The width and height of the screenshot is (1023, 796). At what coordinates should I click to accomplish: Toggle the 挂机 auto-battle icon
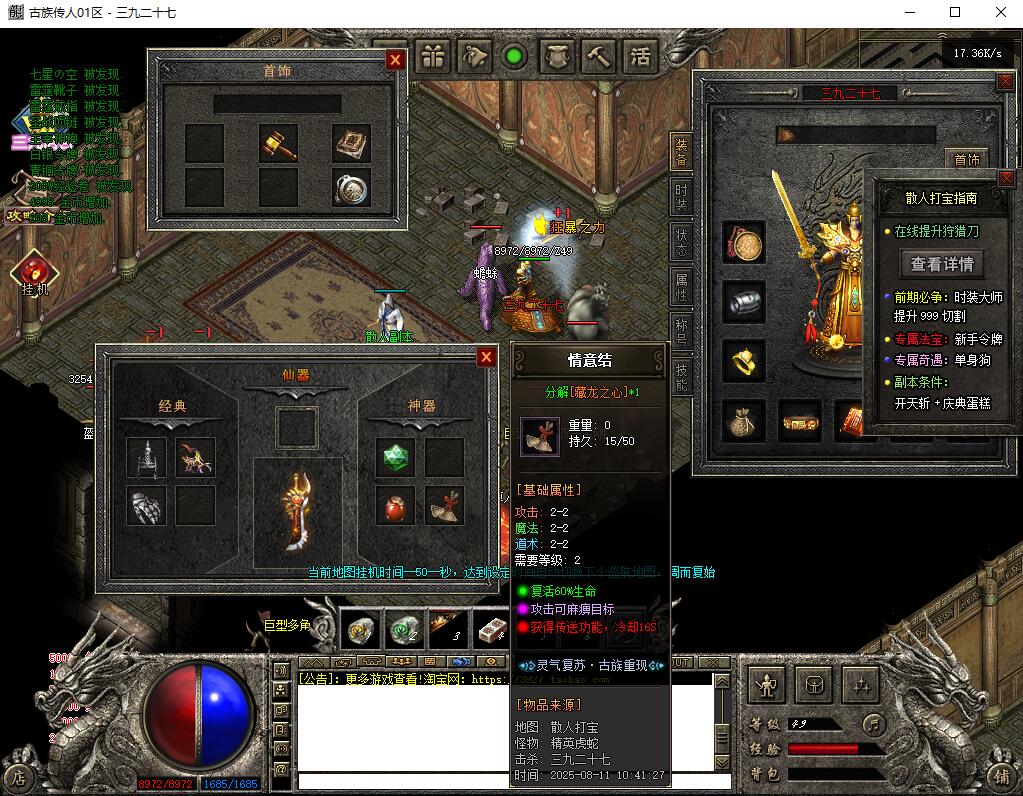(x=34, y=271)
